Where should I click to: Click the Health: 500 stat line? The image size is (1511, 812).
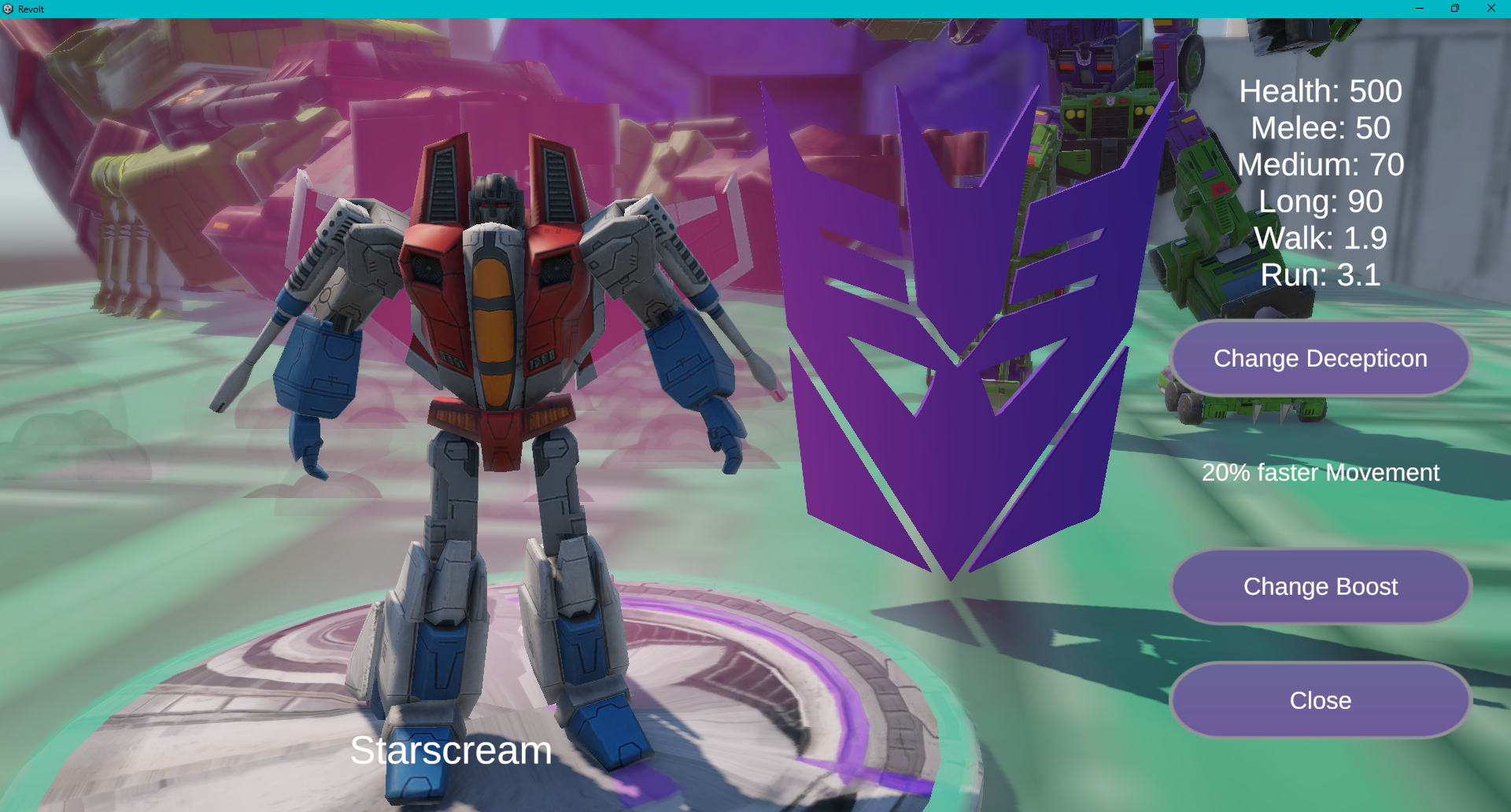tap(1320, 91)
